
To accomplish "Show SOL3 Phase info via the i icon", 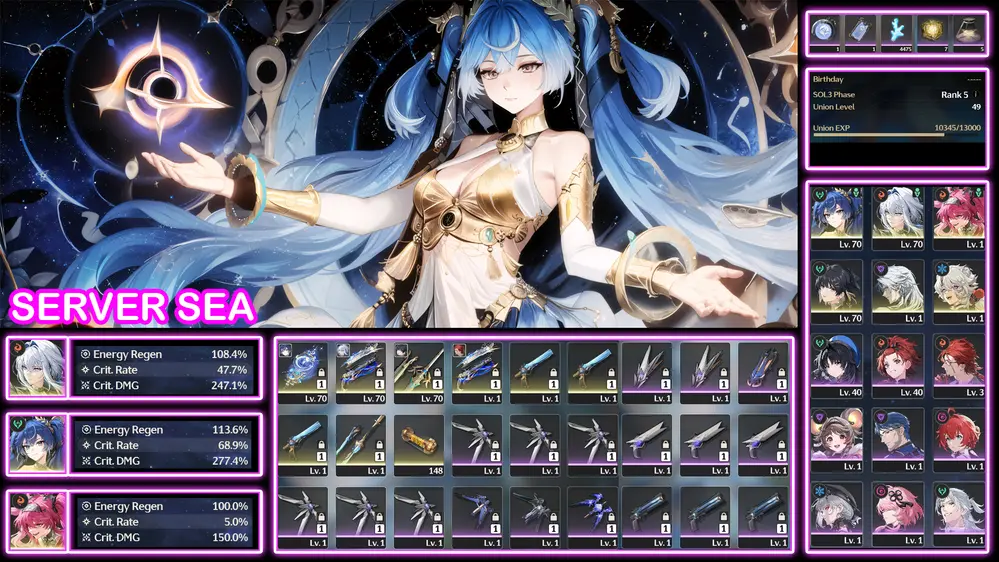I will (976, 95).
